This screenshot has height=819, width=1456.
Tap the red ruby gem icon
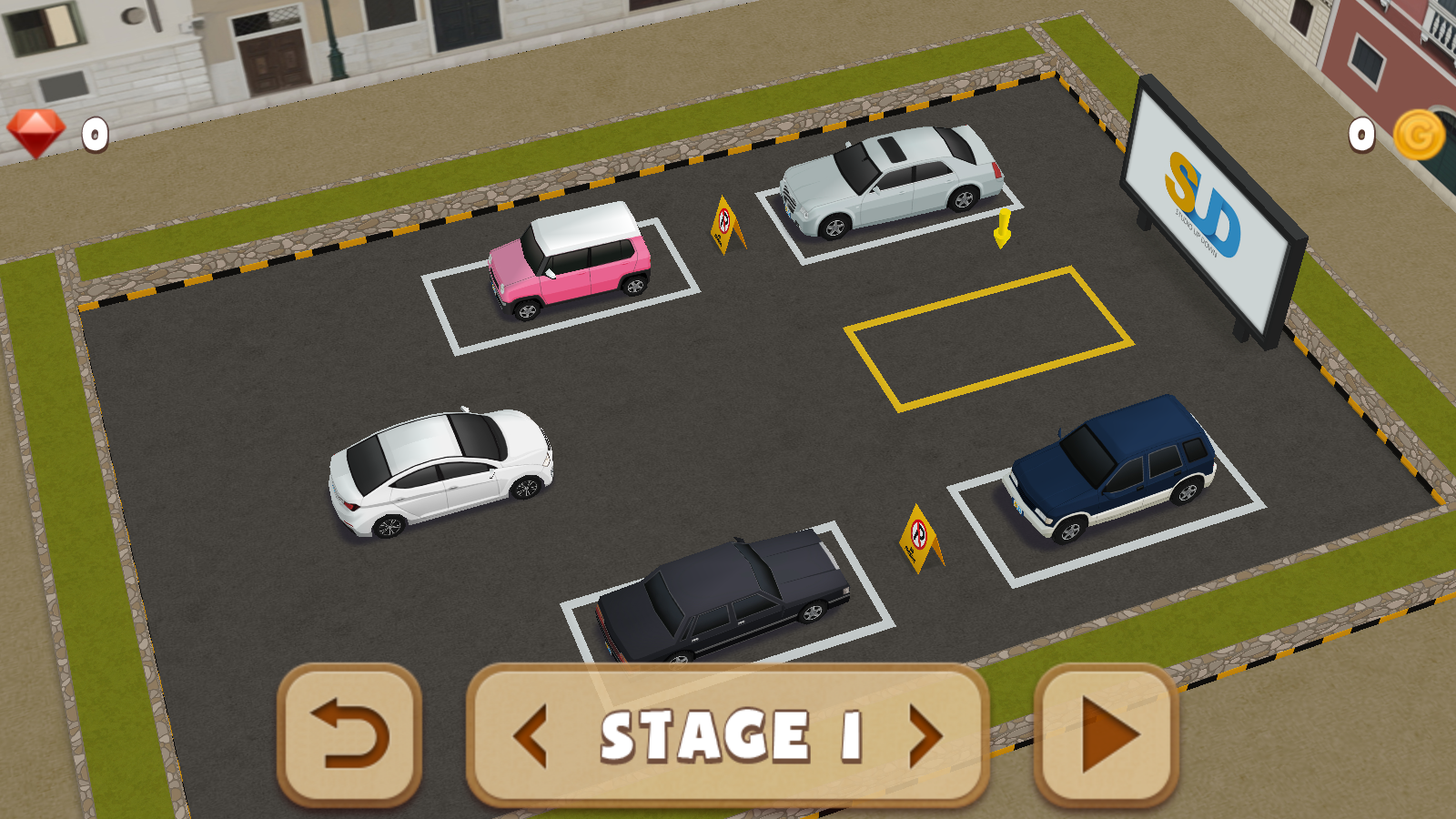36,134
